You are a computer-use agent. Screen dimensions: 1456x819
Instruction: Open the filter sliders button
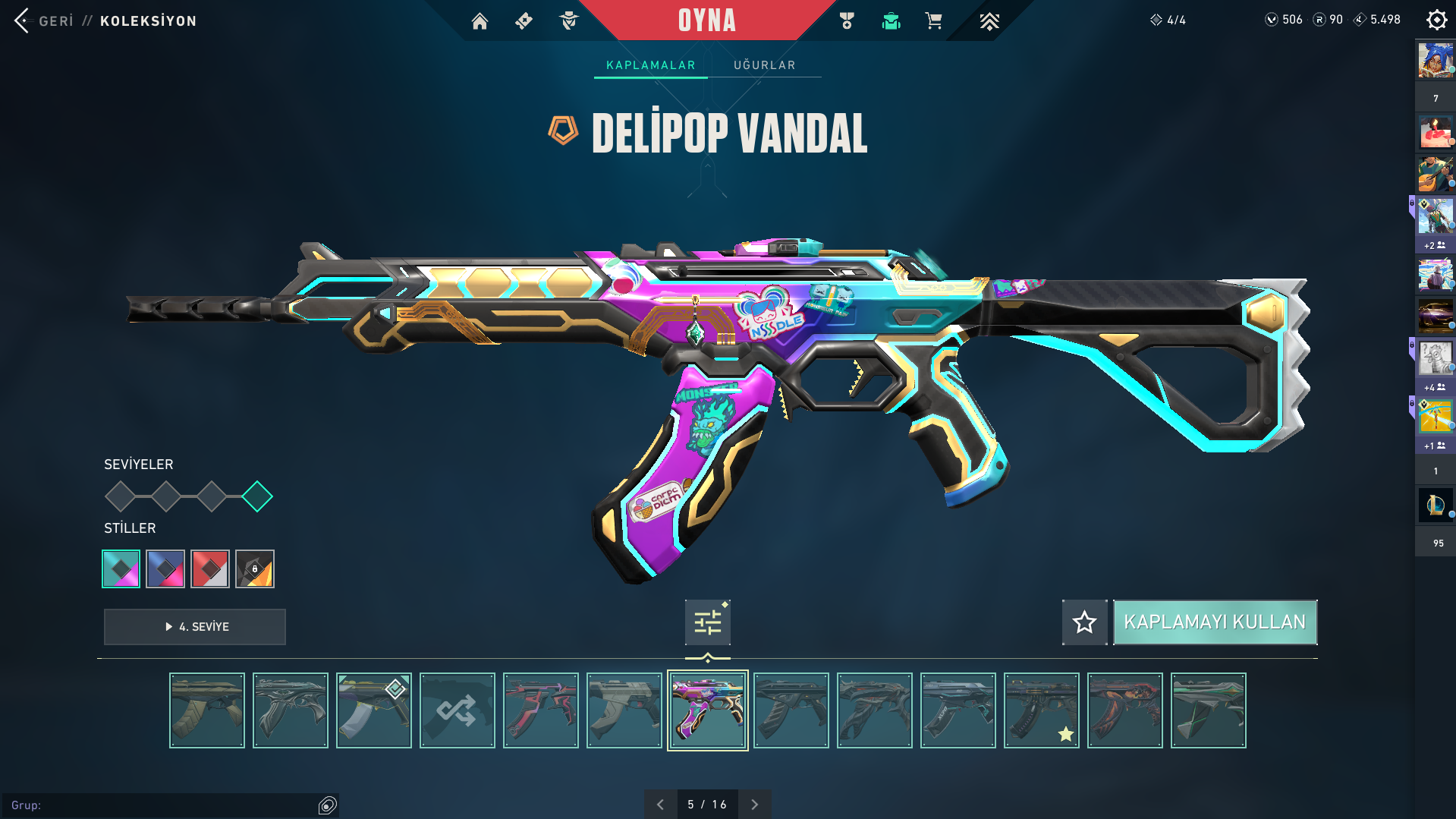pyautogui.click(x=707, y=622)
